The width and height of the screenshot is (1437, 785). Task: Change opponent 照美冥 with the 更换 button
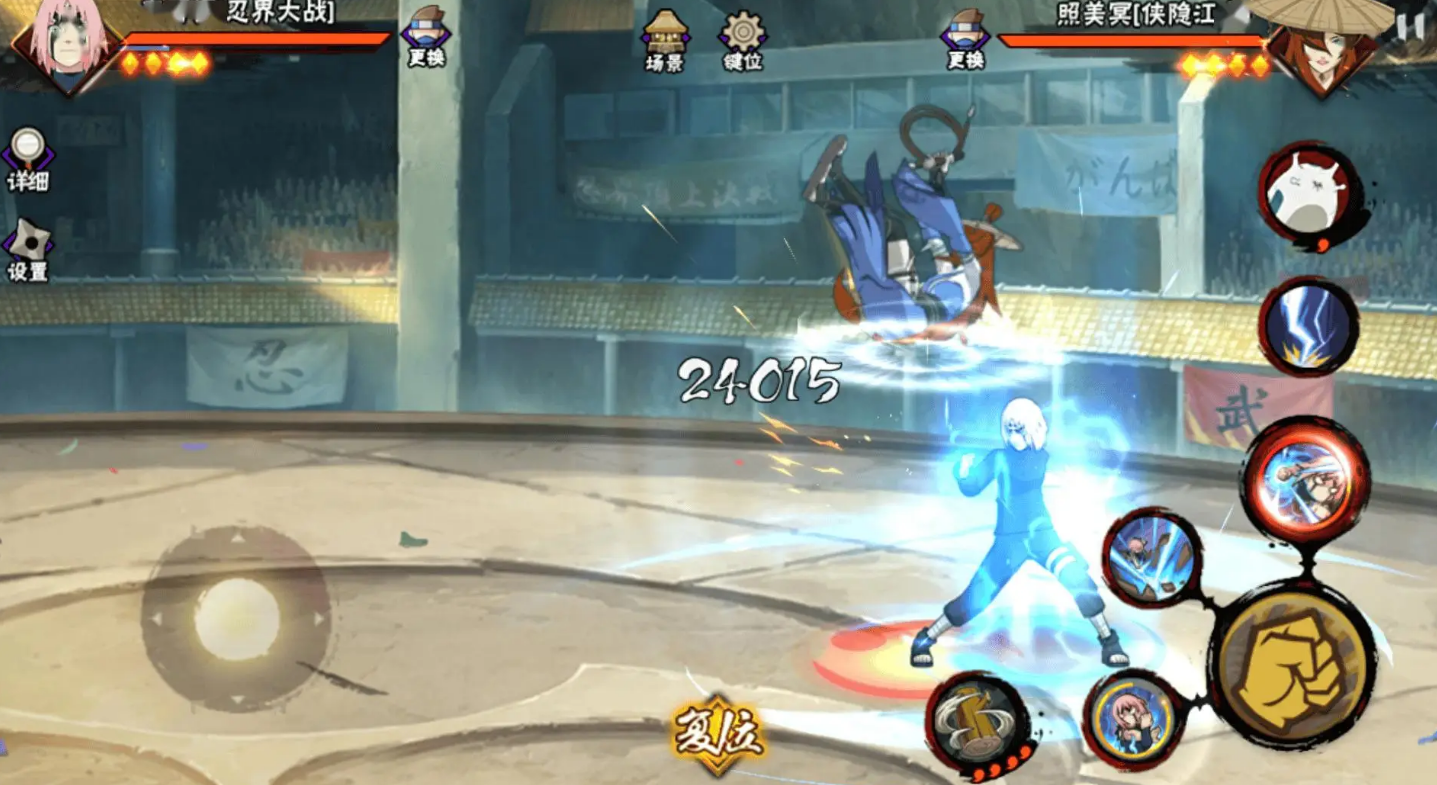966,37
